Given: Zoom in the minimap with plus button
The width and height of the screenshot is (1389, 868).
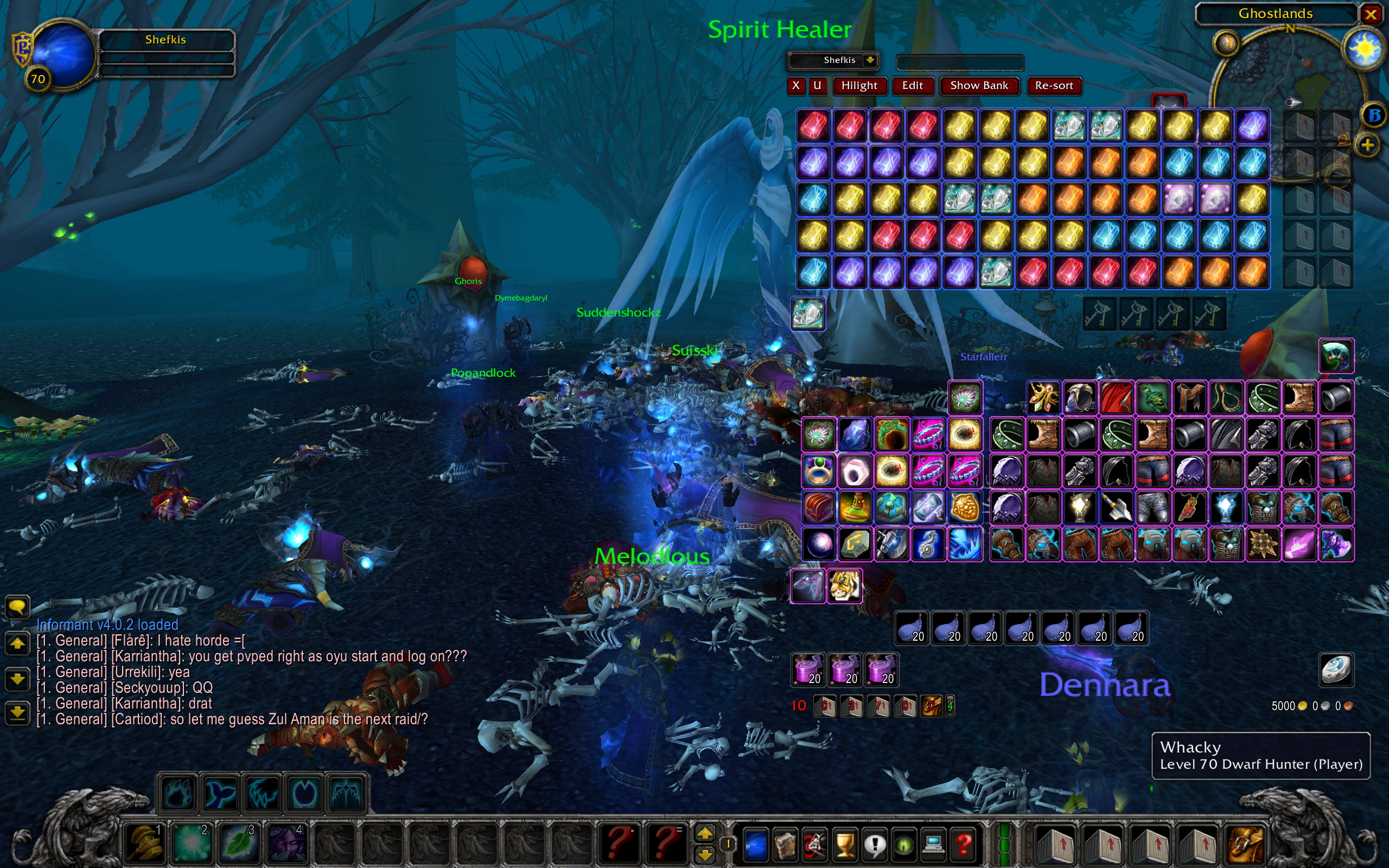Looking at the screenshot, I should click(x=1367, y=145).
